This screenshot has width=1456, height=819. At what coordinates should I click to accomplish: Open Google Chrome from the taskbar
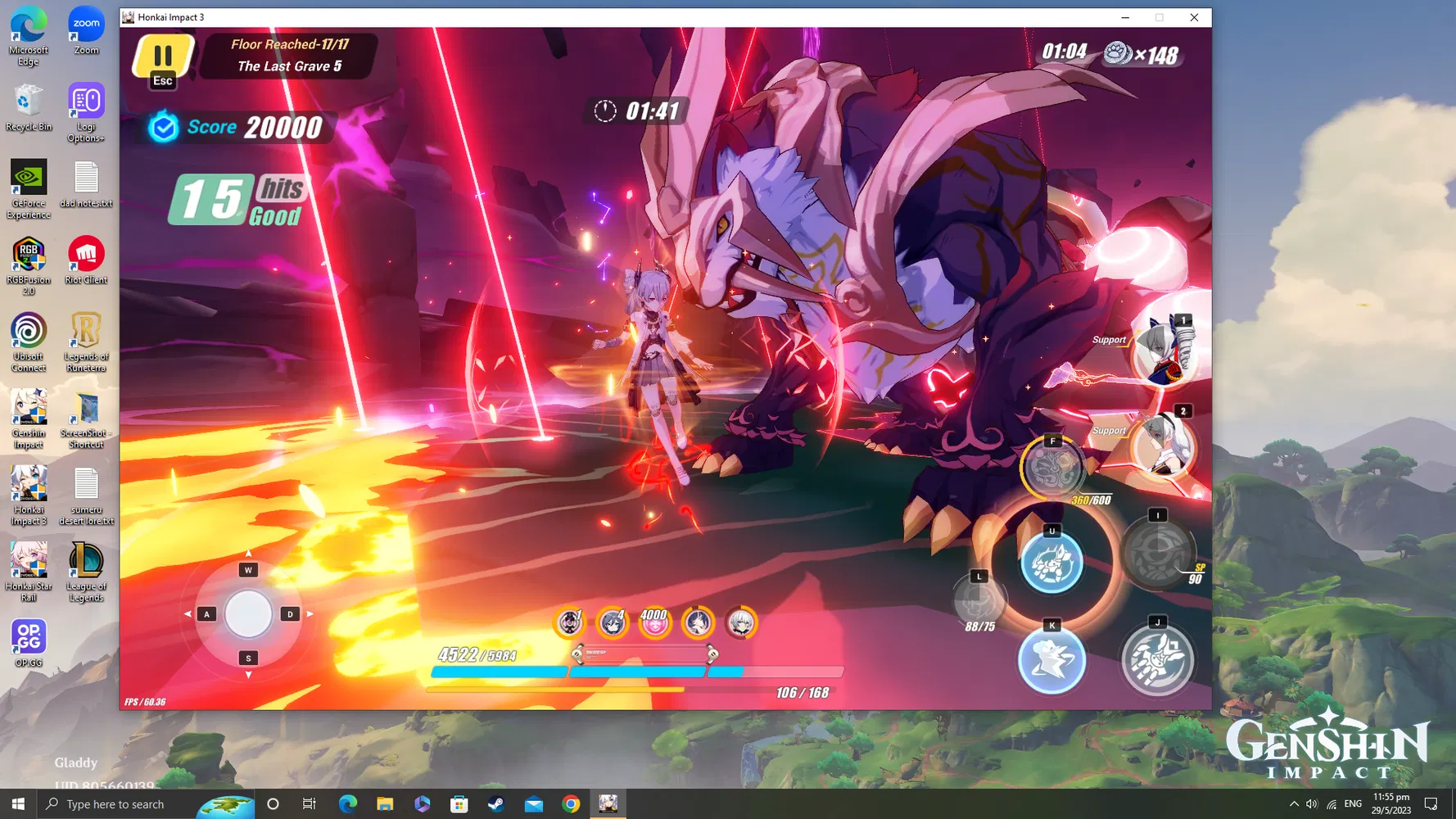[571, 803]
